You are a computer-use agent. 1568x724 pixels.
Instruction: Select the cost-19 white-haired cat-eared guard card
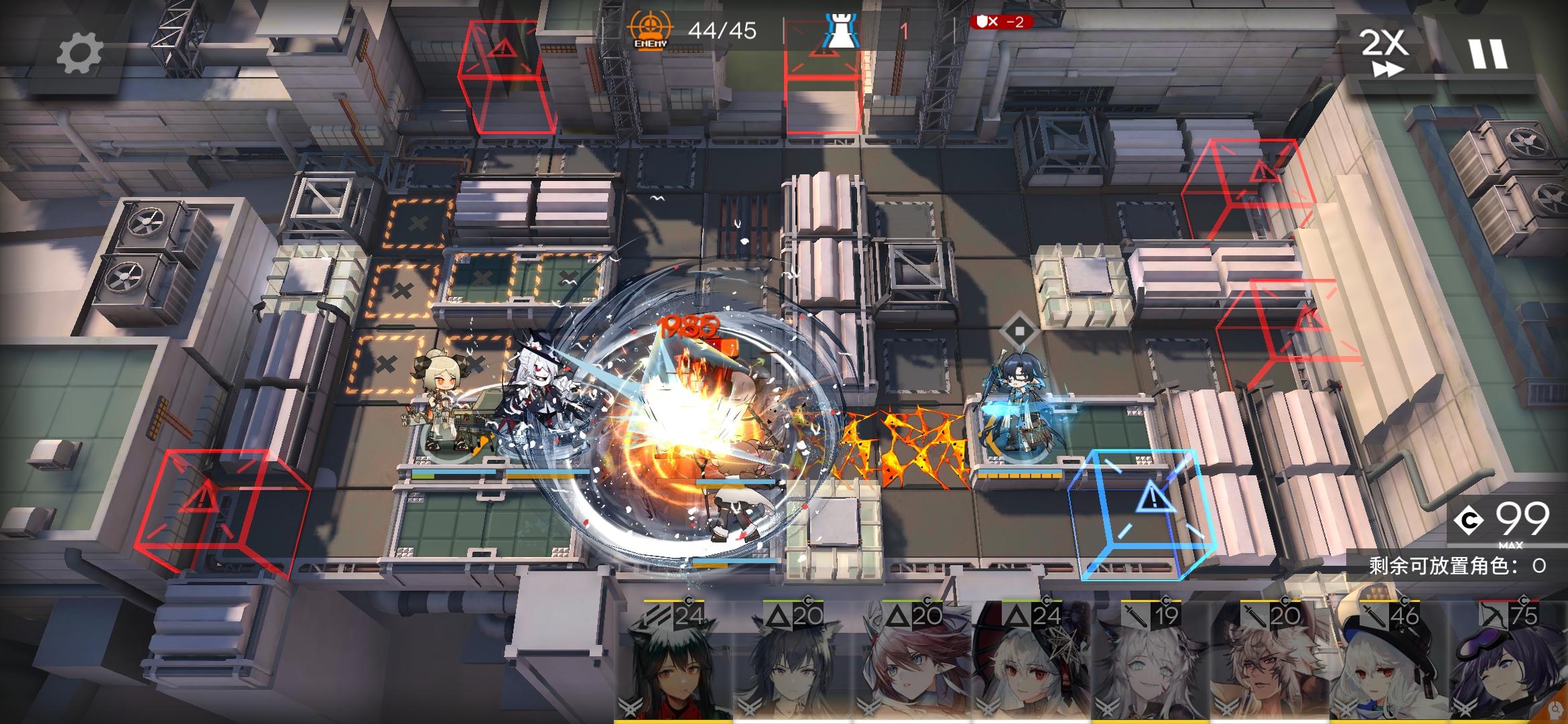pos(1151,664)
